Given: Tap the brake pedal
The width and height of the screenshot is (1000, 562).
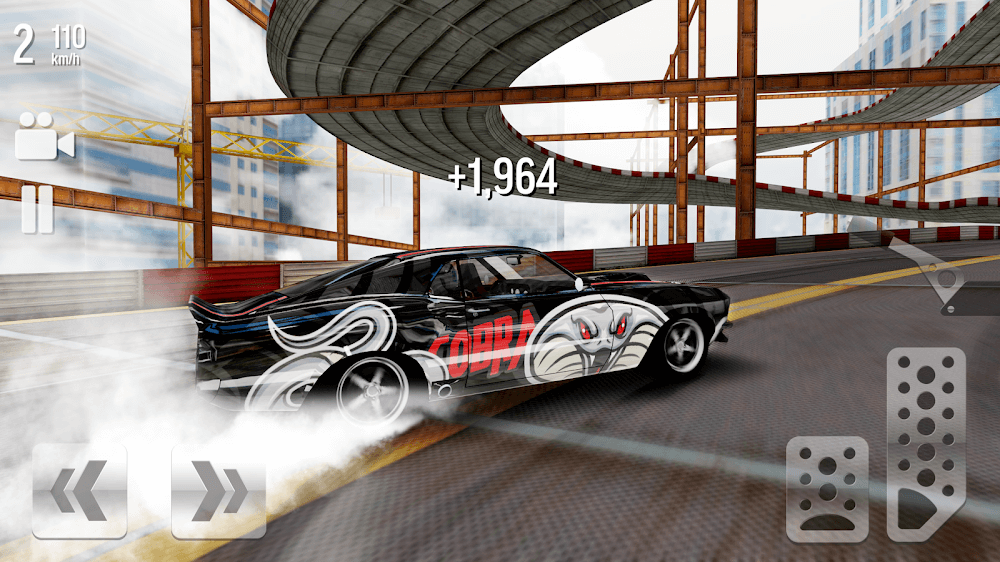Looking at the screenshot, I should pyautogui.click(x=827, y=488).
